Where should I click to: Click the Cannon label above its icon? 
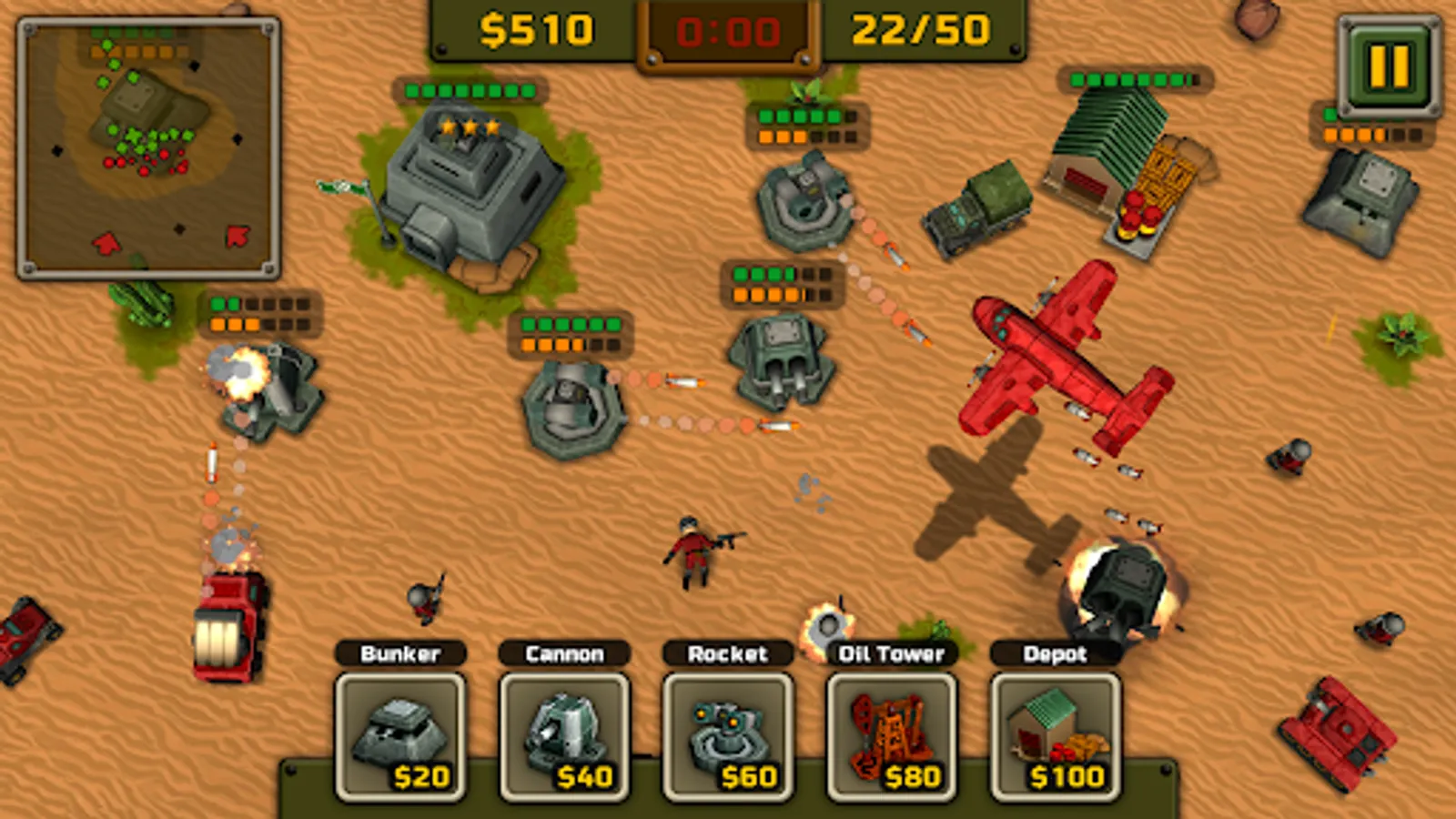click(566, 652)
